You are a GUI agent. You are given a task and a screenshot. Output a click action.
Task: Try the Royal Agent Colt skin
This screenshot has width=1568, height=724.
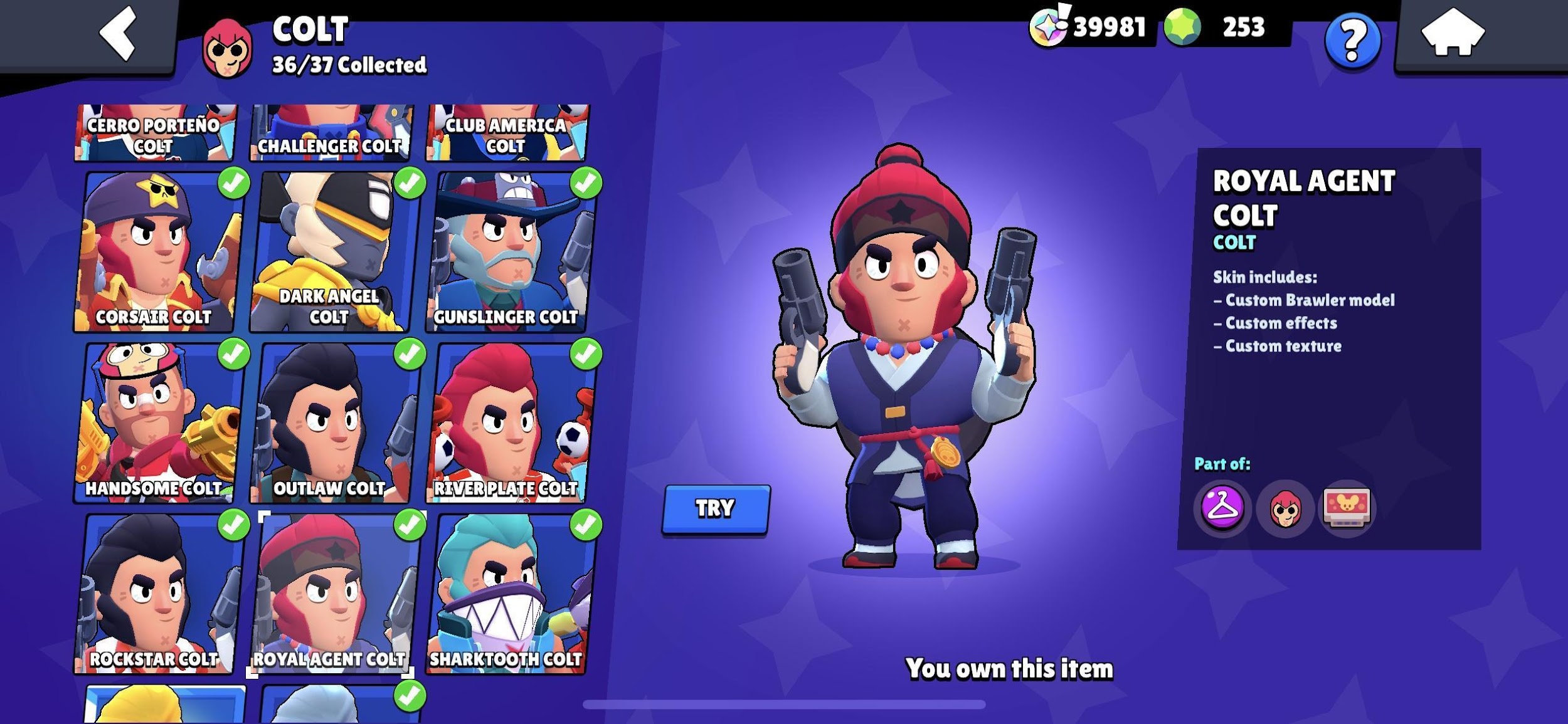tap(716, 508)
